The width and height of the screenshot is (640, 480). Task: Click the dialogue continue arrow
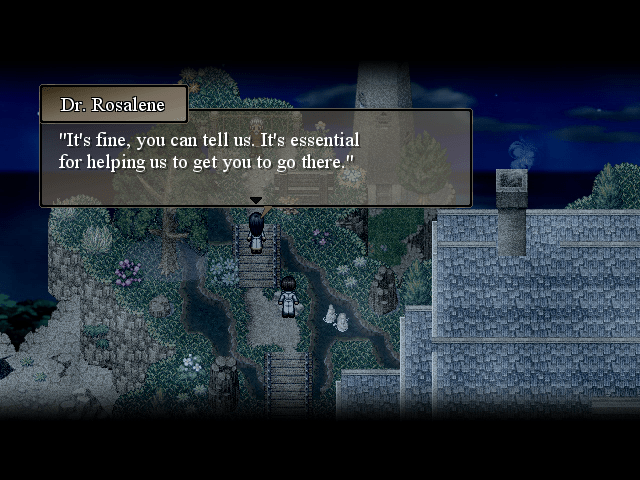pyautogui.click(x=256, y=201)
